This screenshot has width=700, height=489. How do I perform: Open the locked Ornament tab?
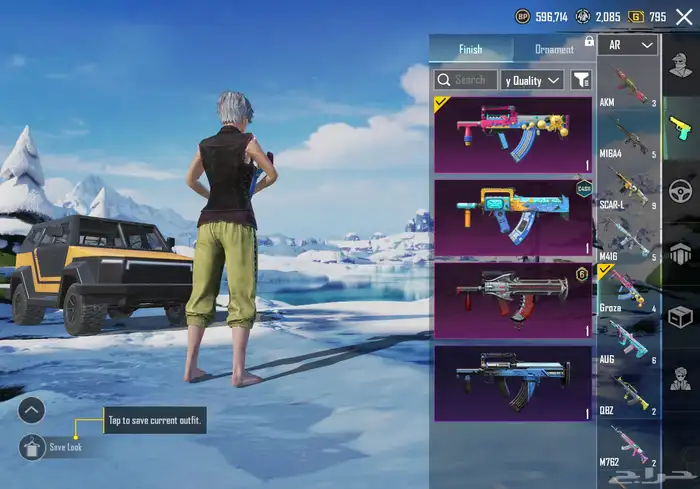(x=555, y=49)
